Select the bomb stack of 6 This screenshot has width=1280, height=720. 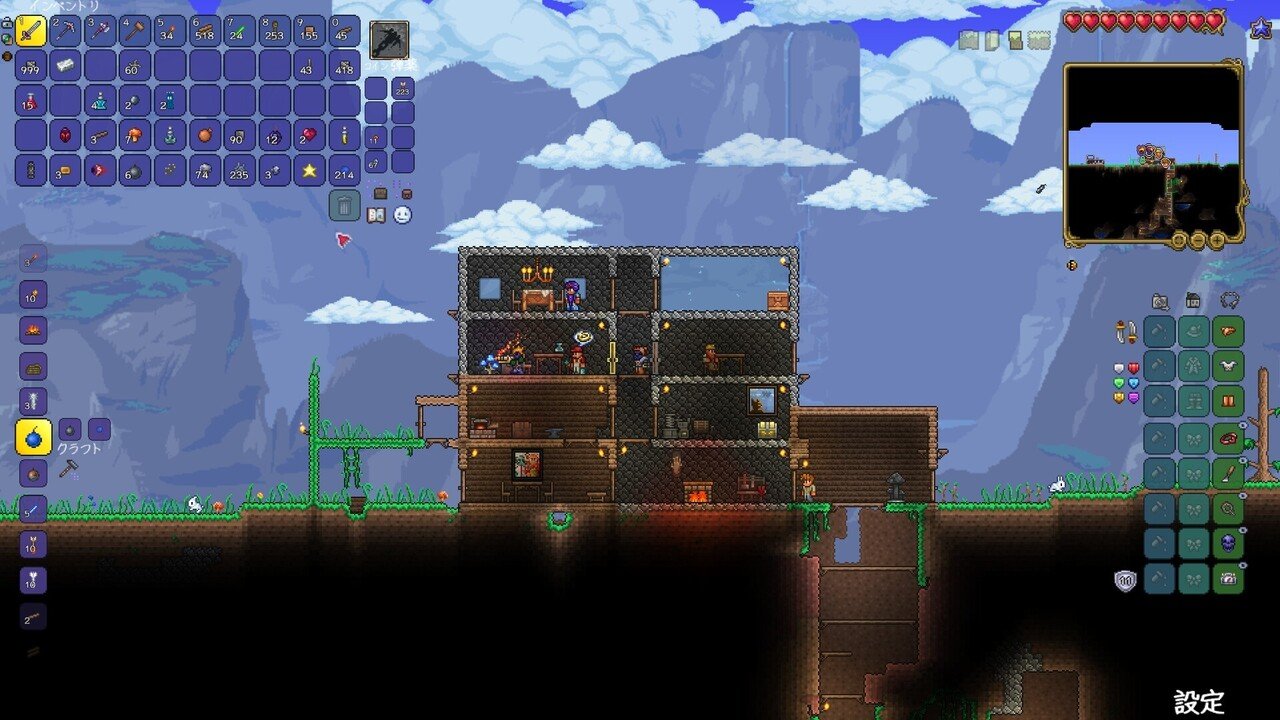(x=135, y=170)
